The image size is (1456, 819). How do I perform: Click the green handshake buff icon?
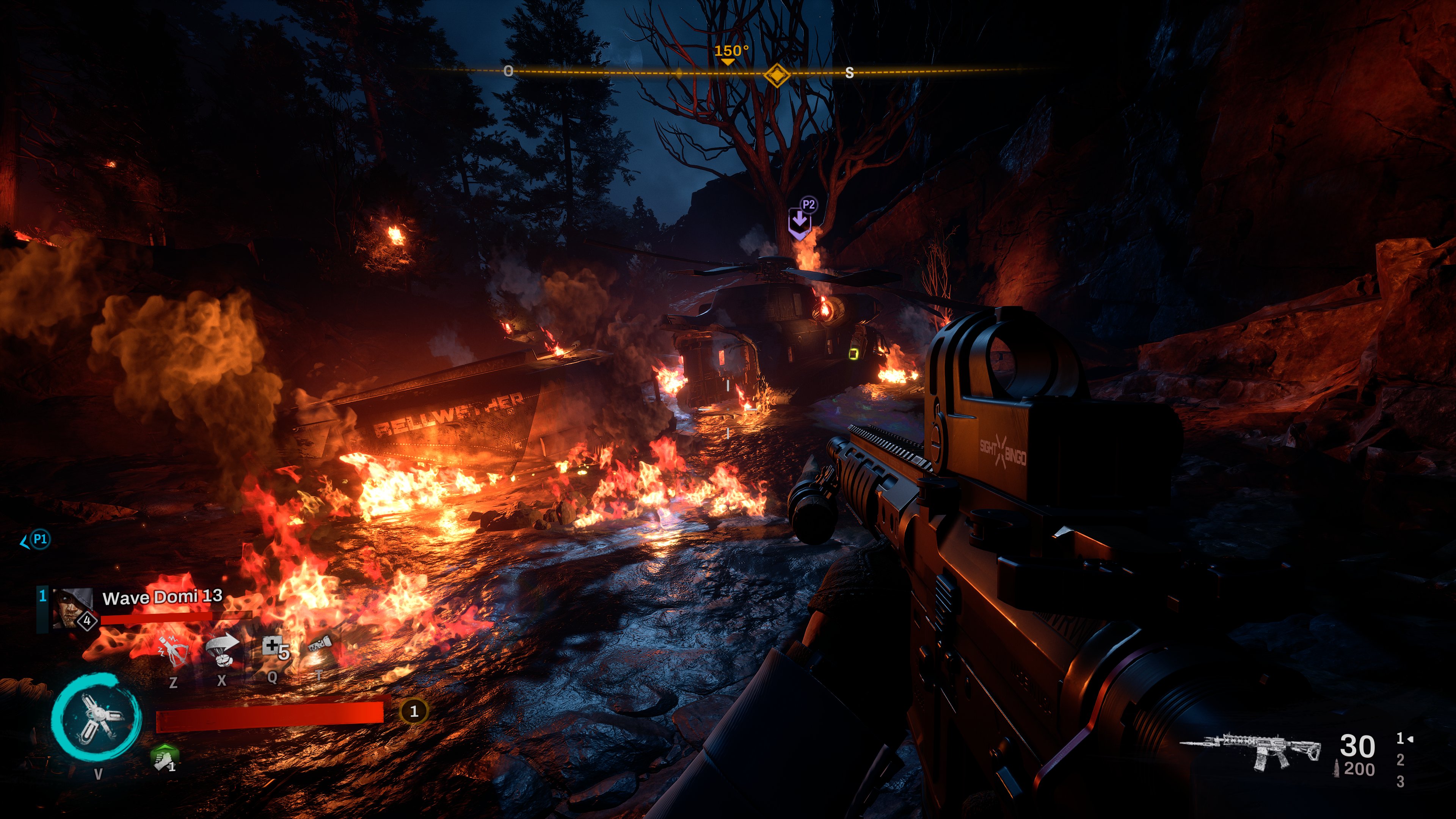pyautogui.click(x=165, y=758)
